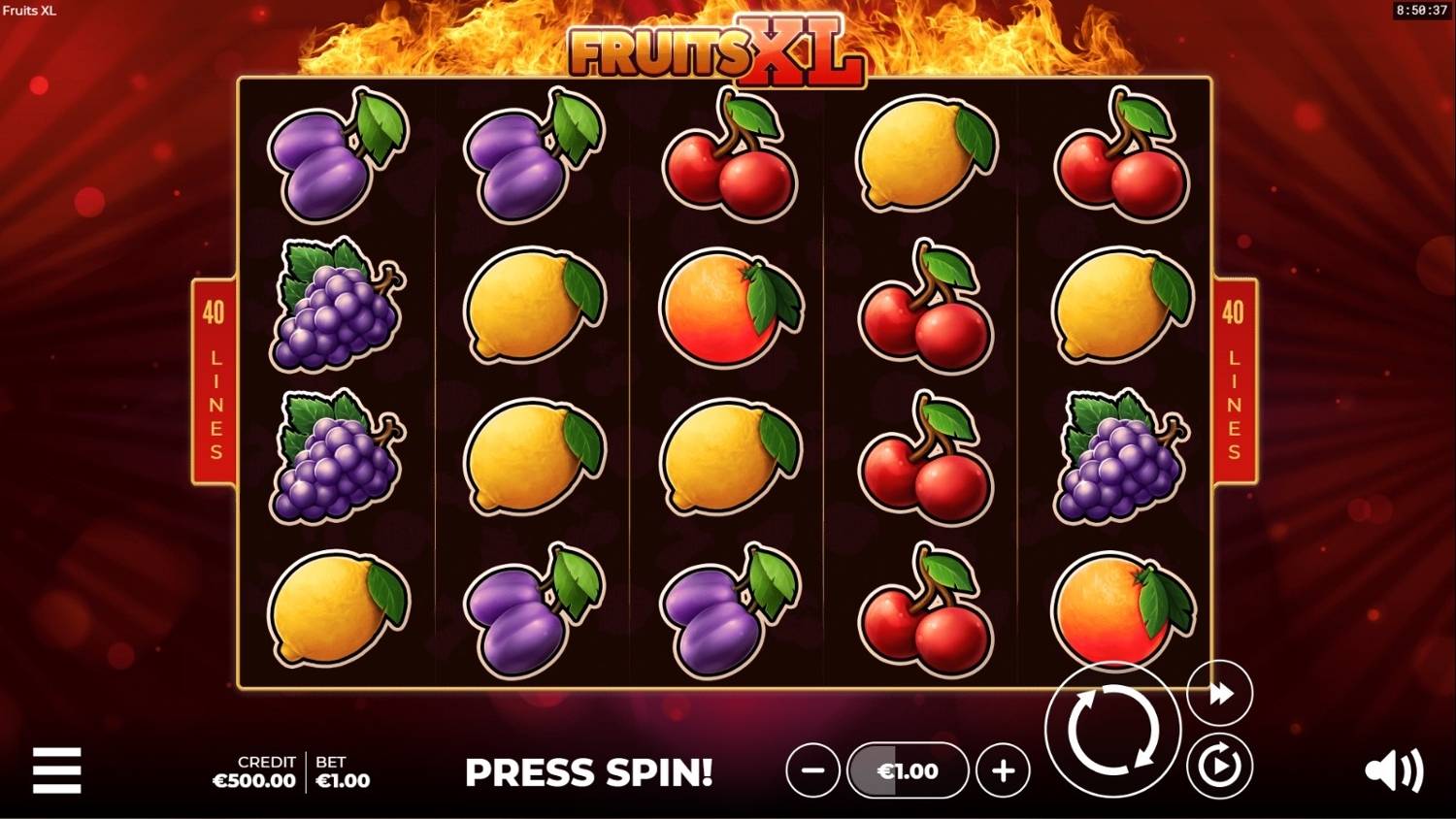Activate the turbo spin double-arrow icon
This screenshot has height=819, width=1456.
(1218, 692)
